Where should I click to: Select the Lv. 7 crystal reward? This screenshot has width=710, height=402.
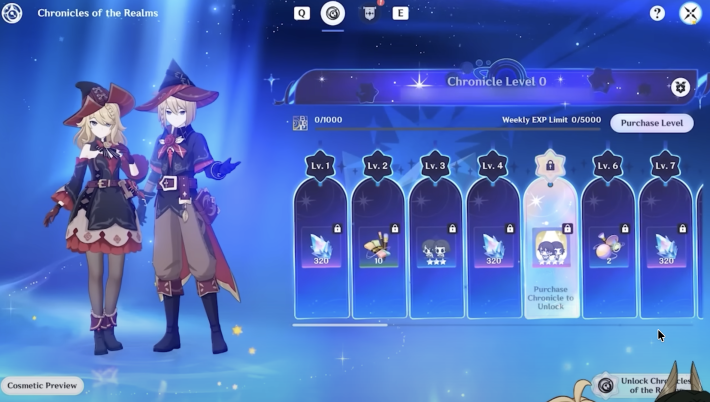tap(666, 247)
